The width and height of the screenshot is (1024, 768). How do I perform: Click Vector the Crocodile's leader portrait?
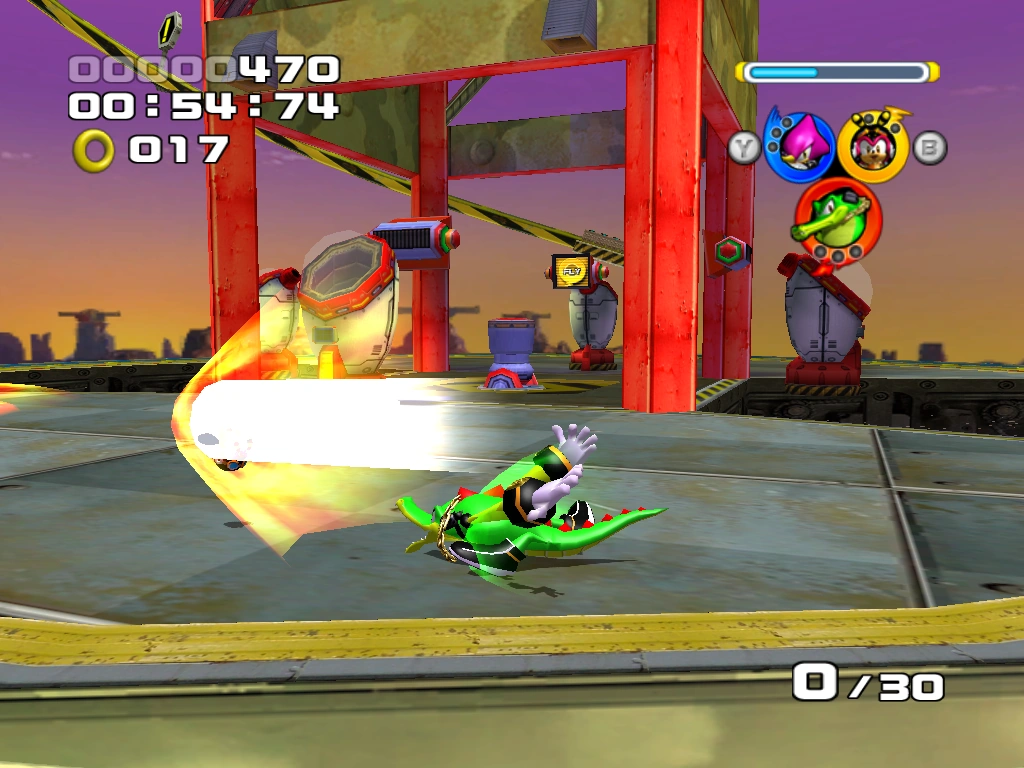coord(834,216)
